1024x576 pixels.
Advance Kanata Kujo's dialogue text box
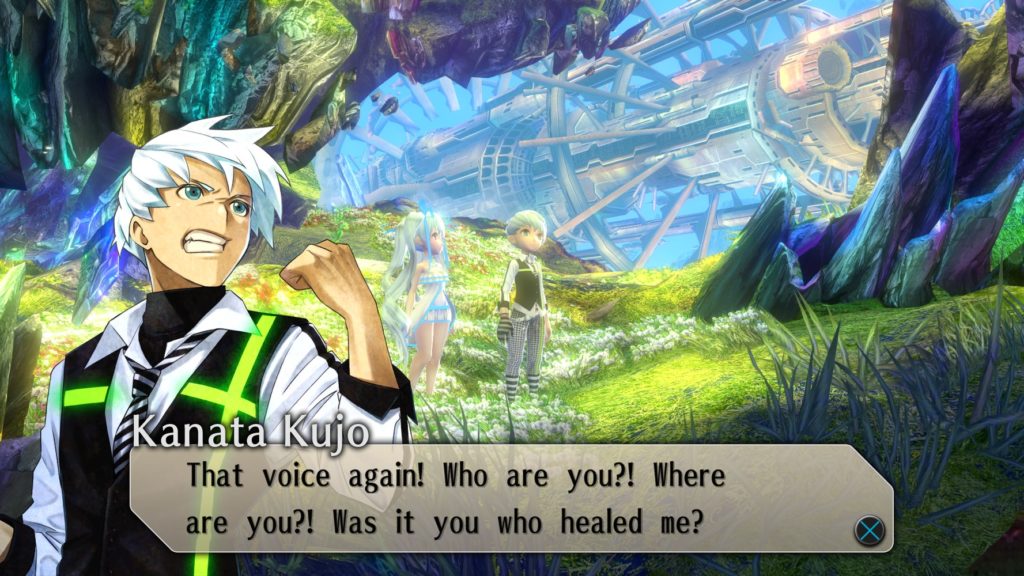point(869,529)
